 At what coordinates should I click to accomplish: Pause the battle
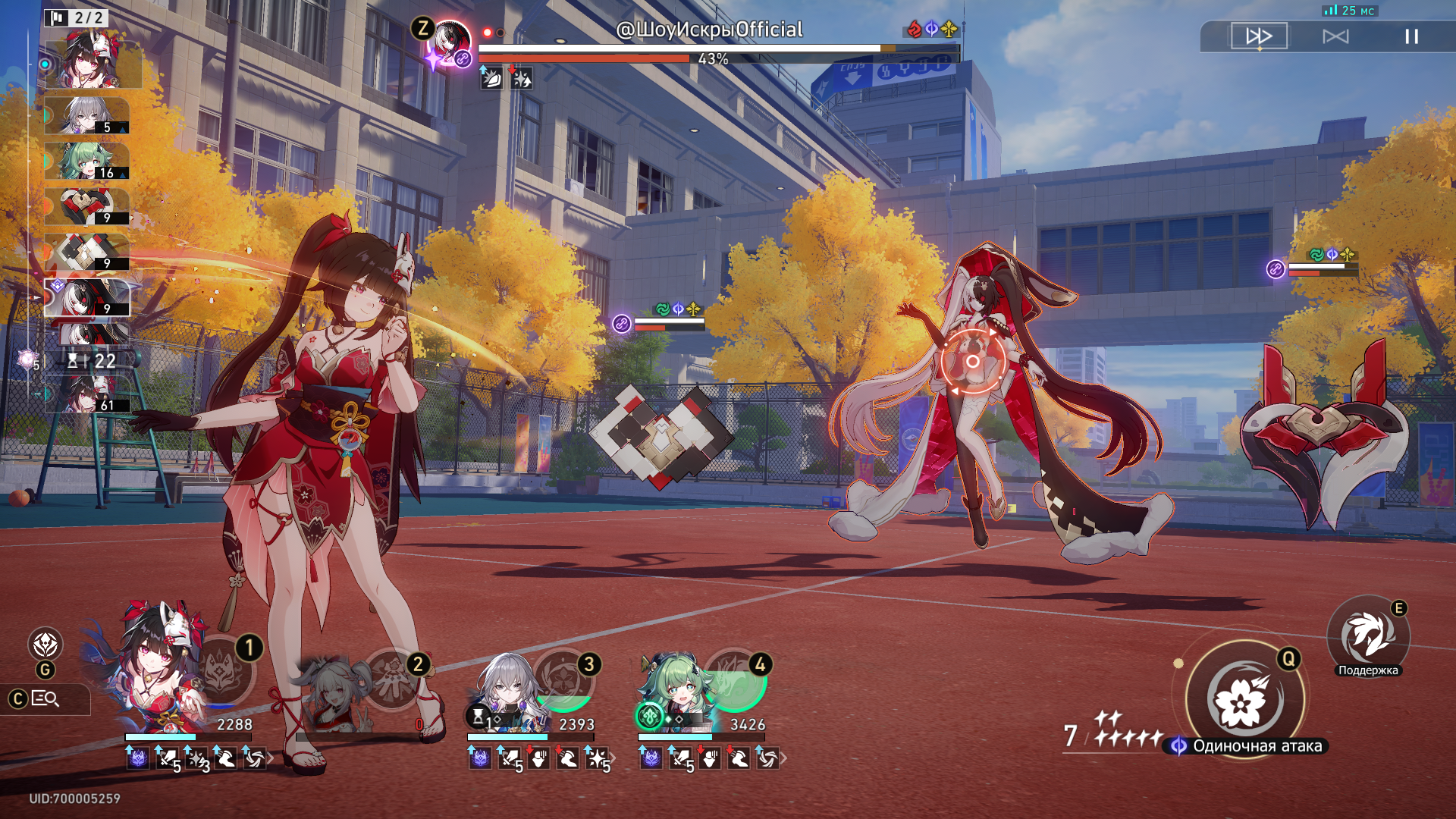[1411, 36]
